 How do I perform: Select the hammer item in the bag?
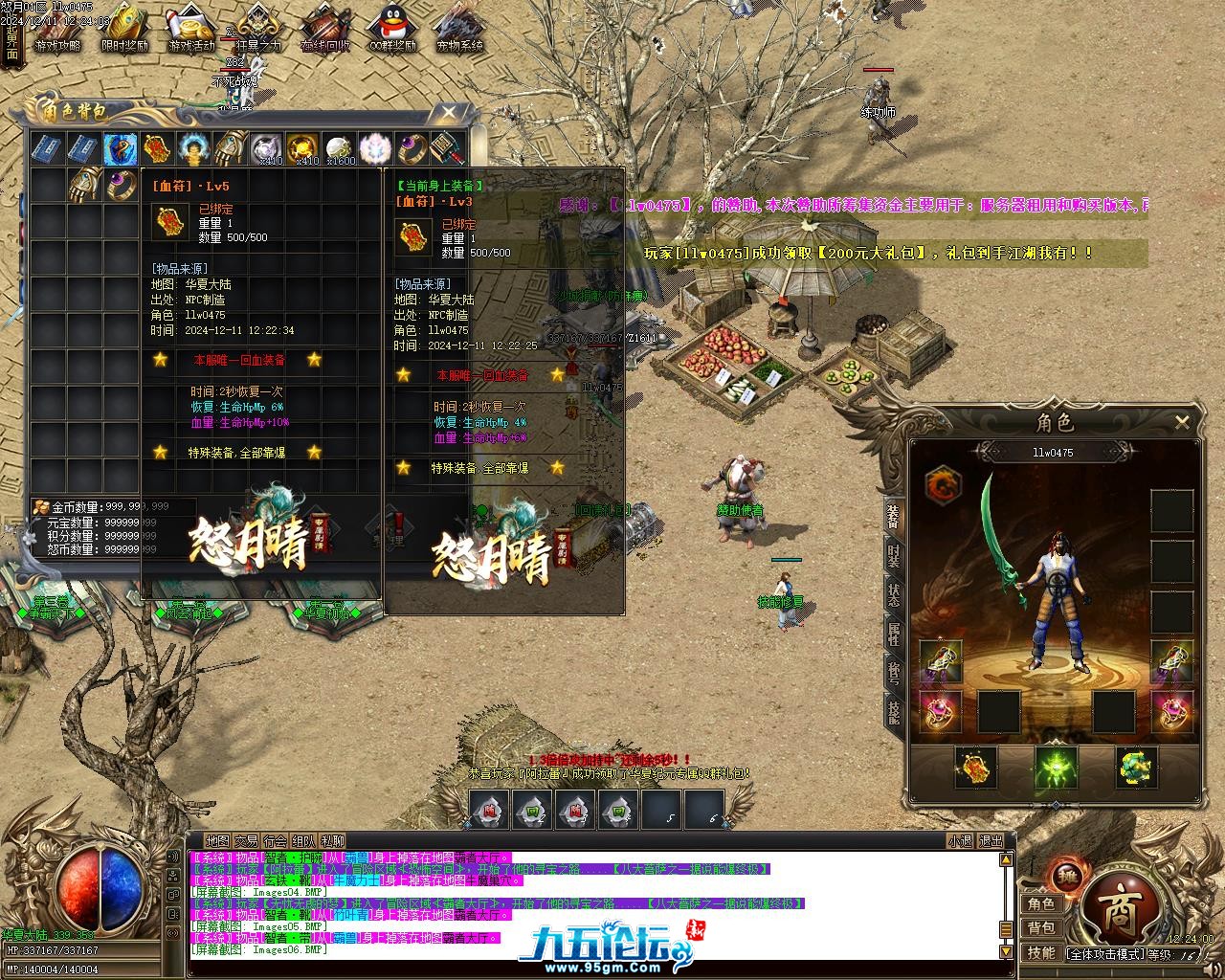[x=447, y=149]
